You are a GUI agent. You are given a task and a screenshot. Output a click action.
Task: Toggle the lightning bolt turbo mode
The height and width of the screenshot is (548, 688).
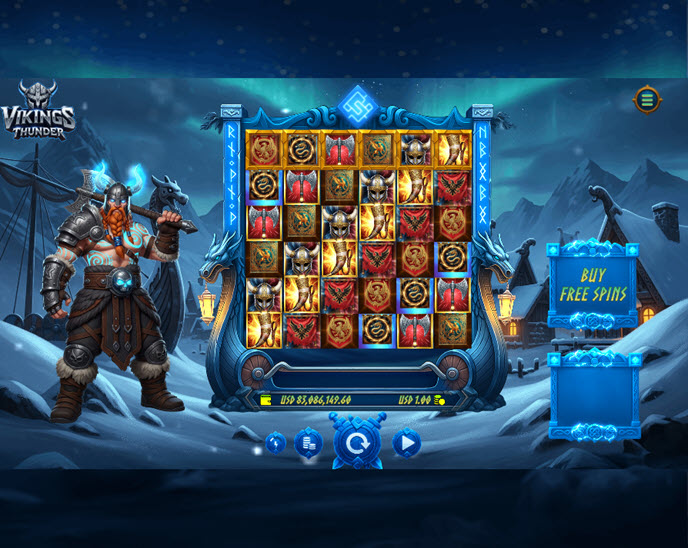pyautogui.click(x=276, y=443)
